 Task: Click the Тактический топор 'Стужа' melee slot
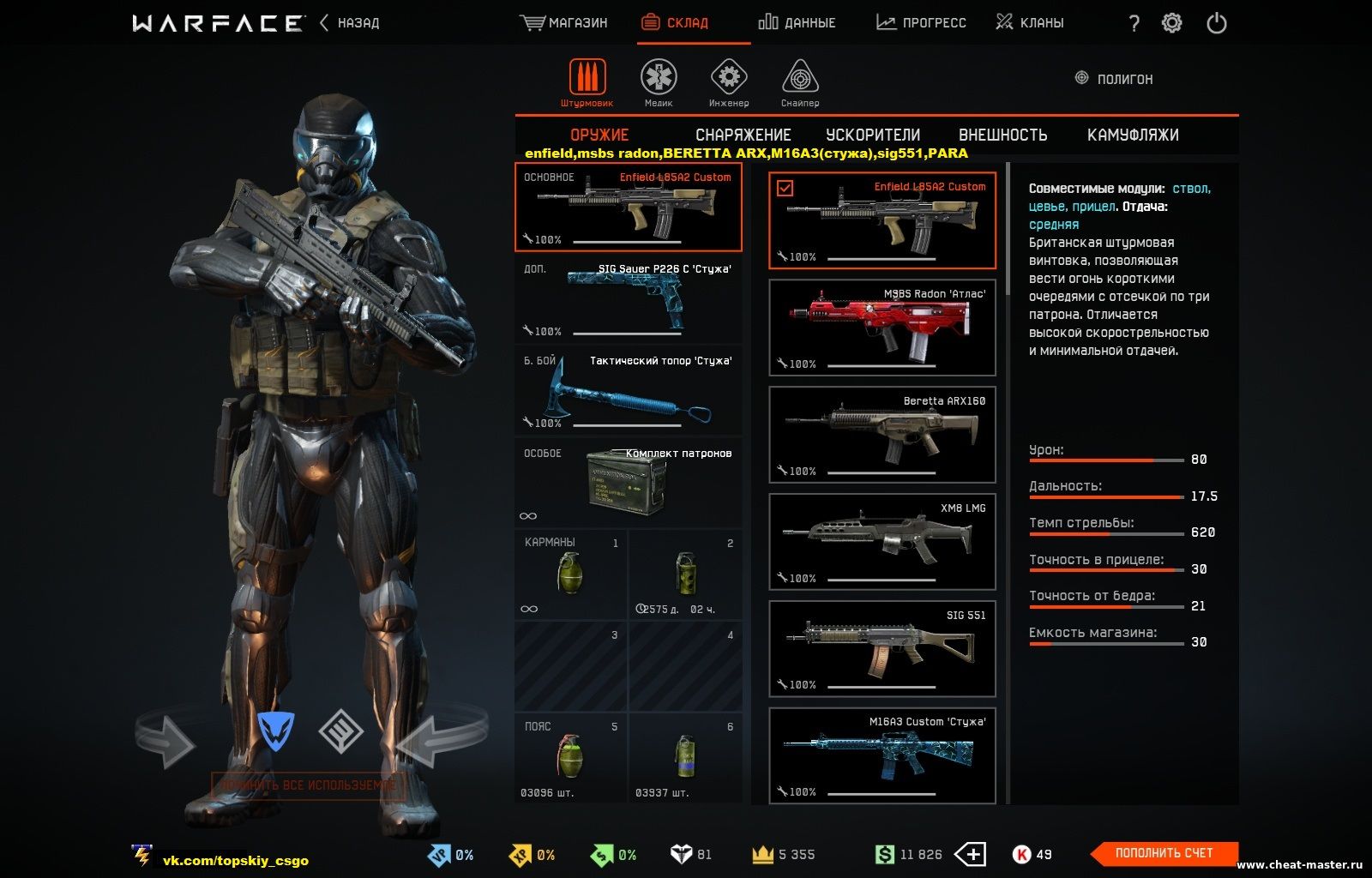pyautogui.click(x=629, y=391)
